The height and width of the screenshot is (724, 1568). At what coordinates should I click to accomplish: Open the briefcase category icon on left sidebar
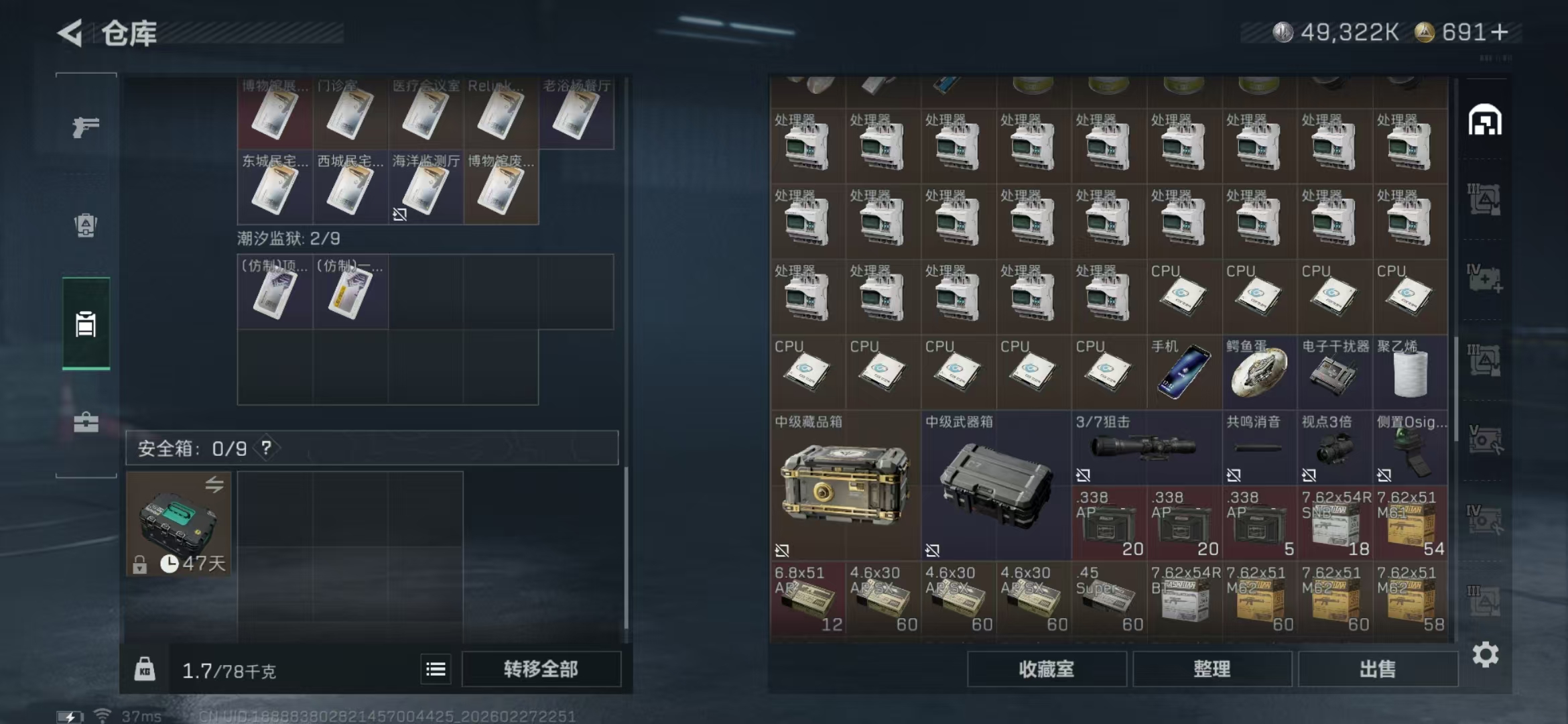coord(86,423)
